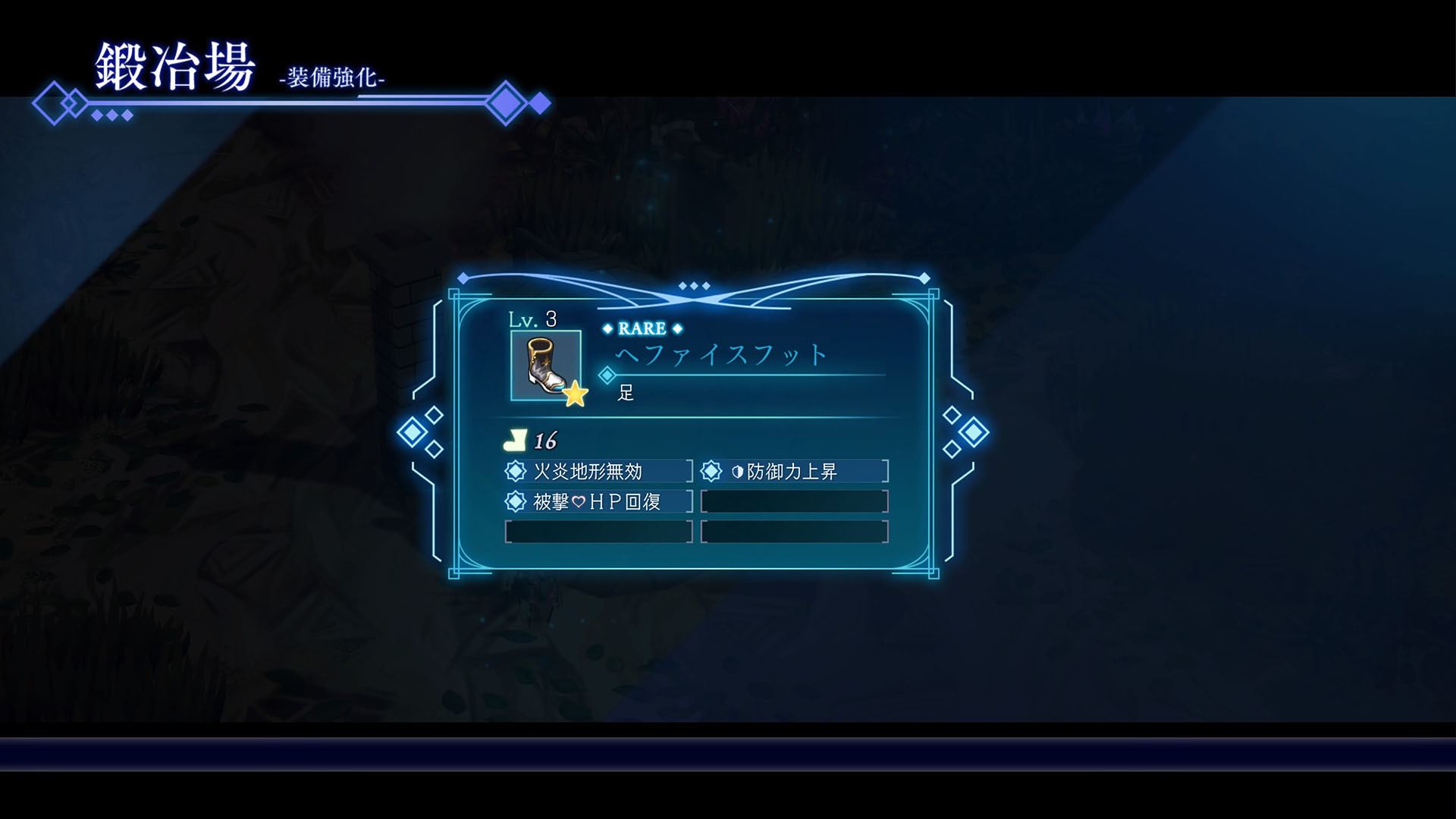The height and width of the screenshot is (819, 1456).
Task: Click the diamond emblem beside ヘファイスフット
Action: pos(605,373)
